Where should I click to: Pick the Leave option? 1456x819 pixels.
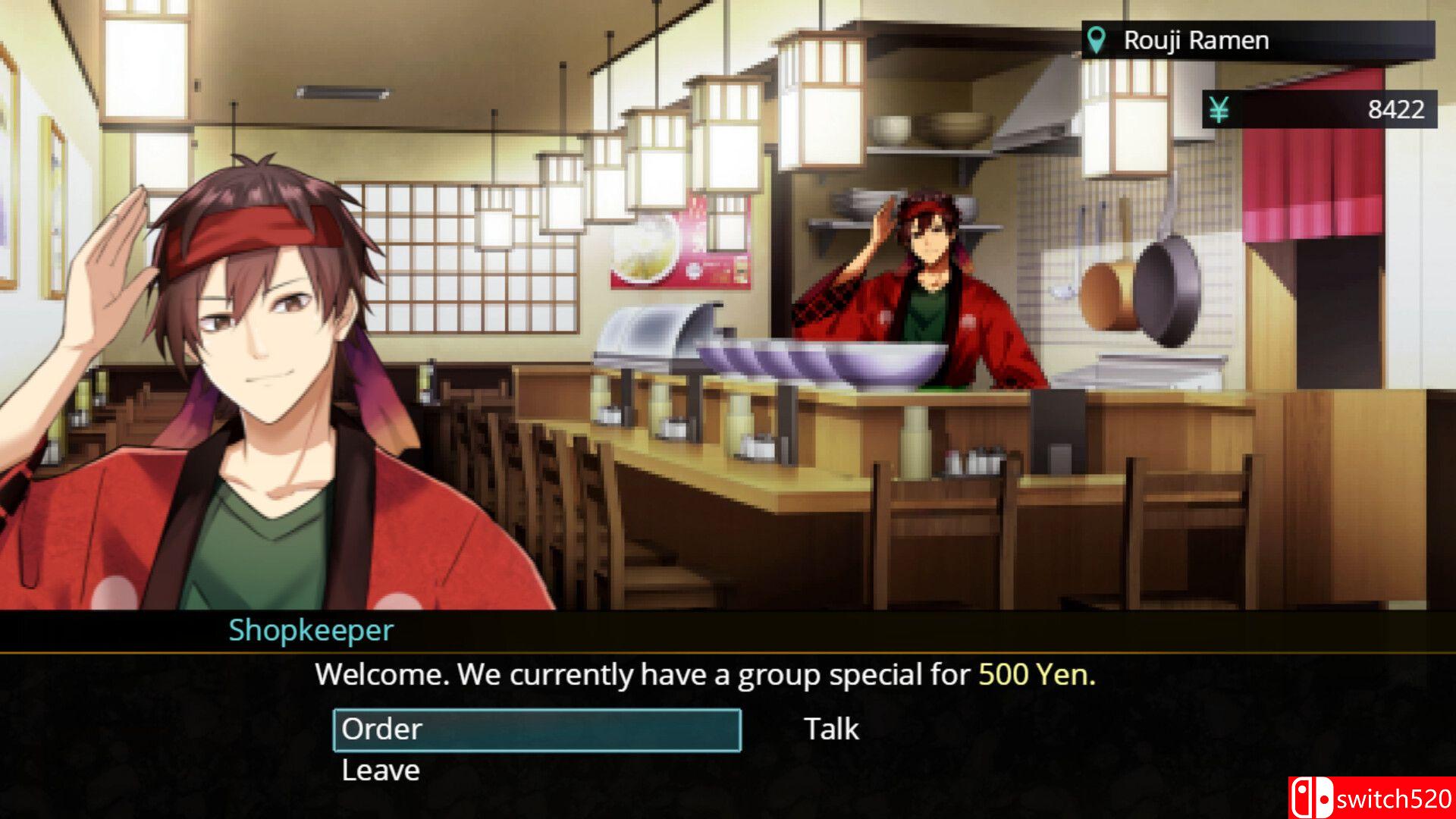click(x=381, y=770)
